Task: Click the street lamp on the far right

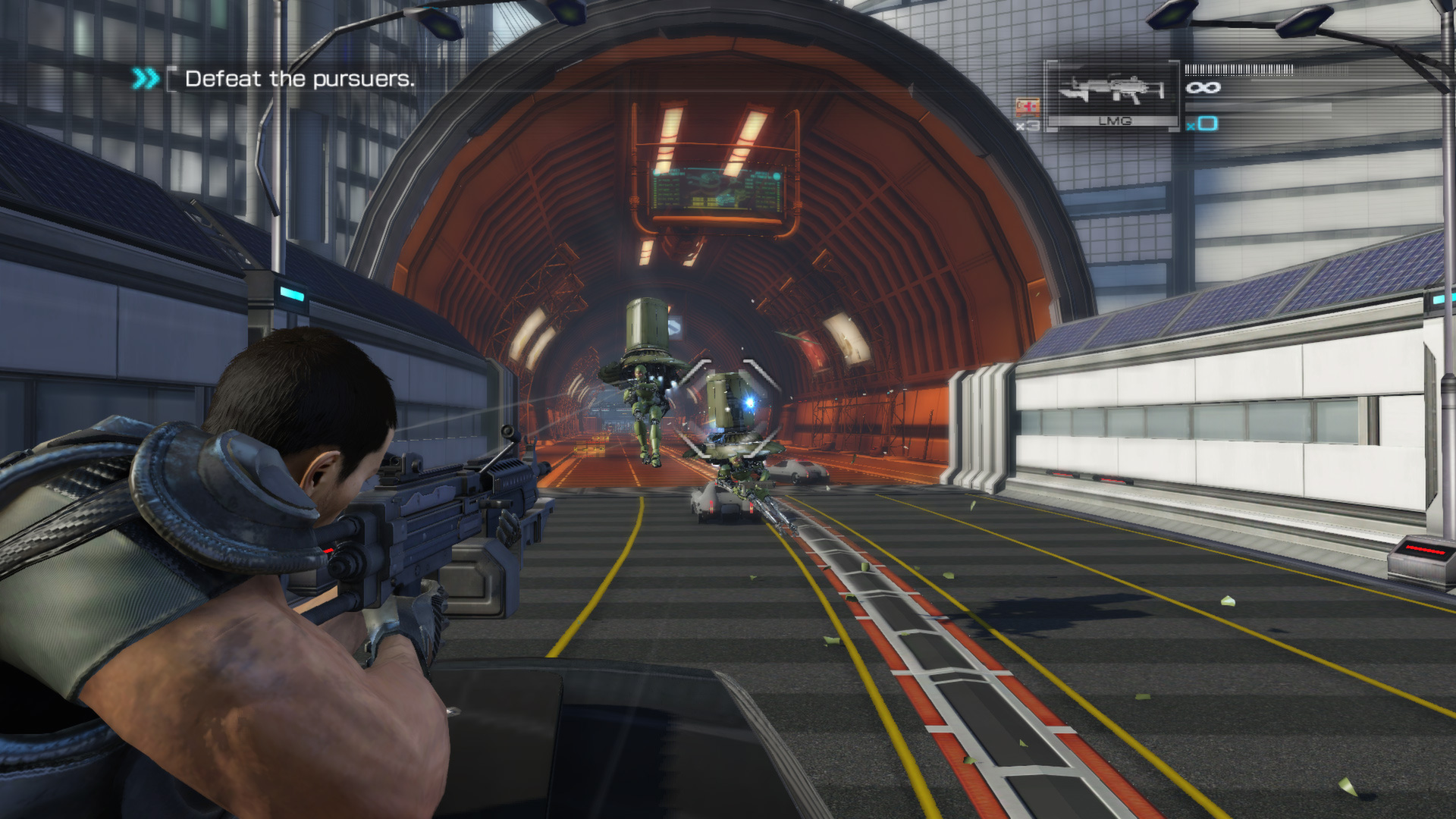Action: pyautogui.click(x=1304, y=23)
